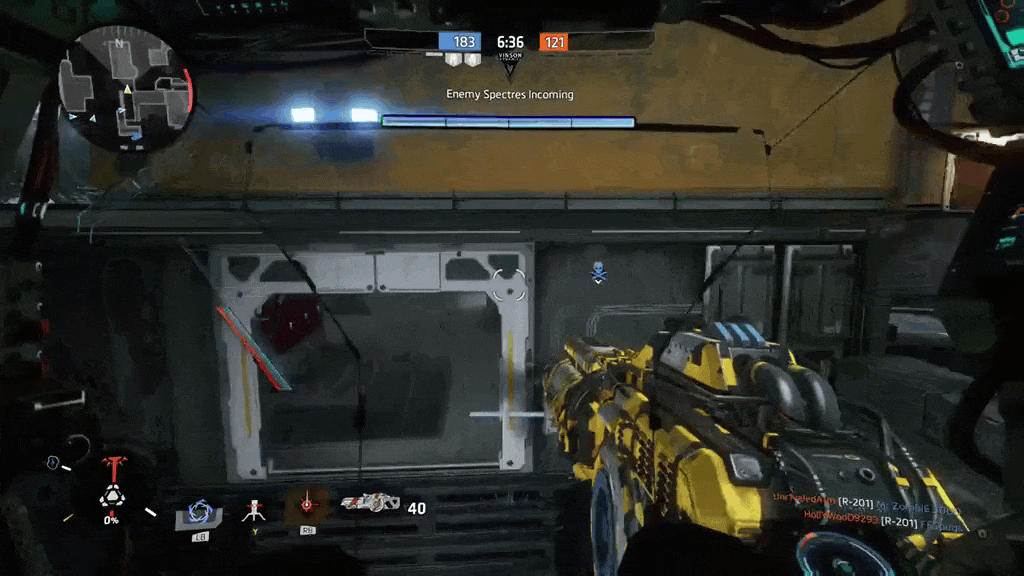
Task: Select the Splitter Rifle weapon icon
Action: (x=370, y=505)
